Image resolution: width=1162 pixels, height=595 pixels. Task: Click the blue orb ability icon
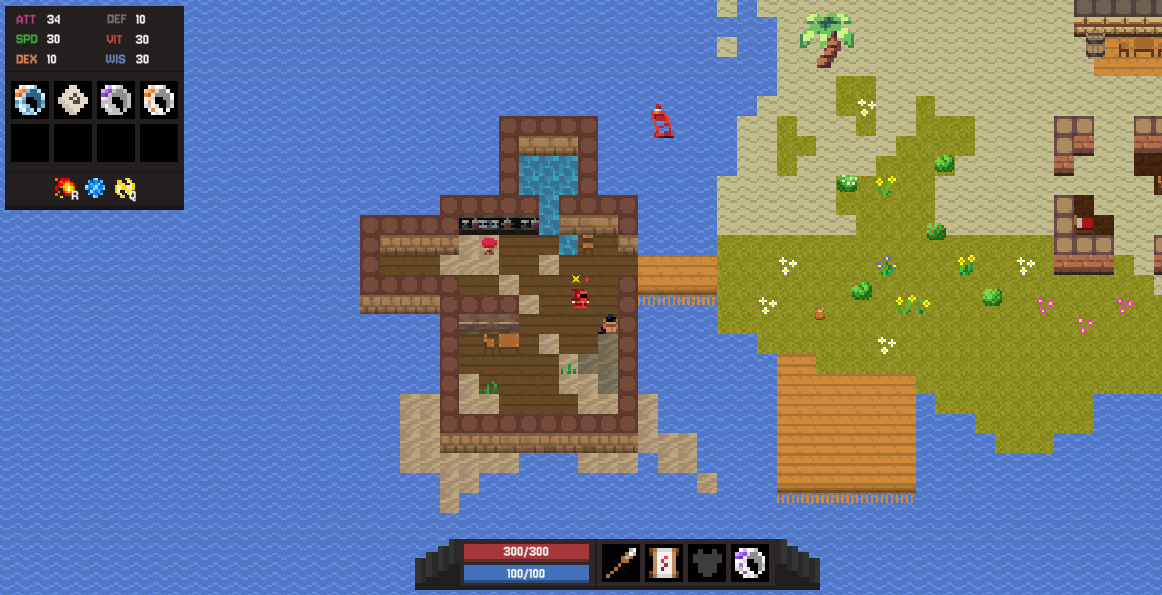(95, 187)
